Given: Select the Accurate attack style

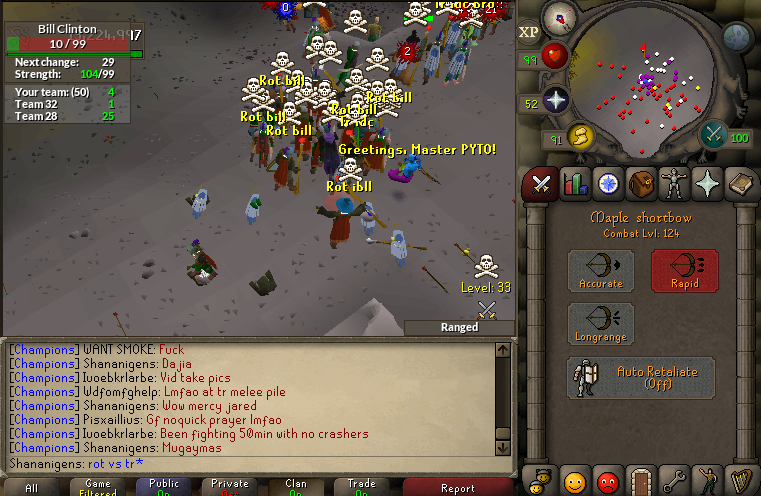Looking at the screenshot, I should click(601, 271).
